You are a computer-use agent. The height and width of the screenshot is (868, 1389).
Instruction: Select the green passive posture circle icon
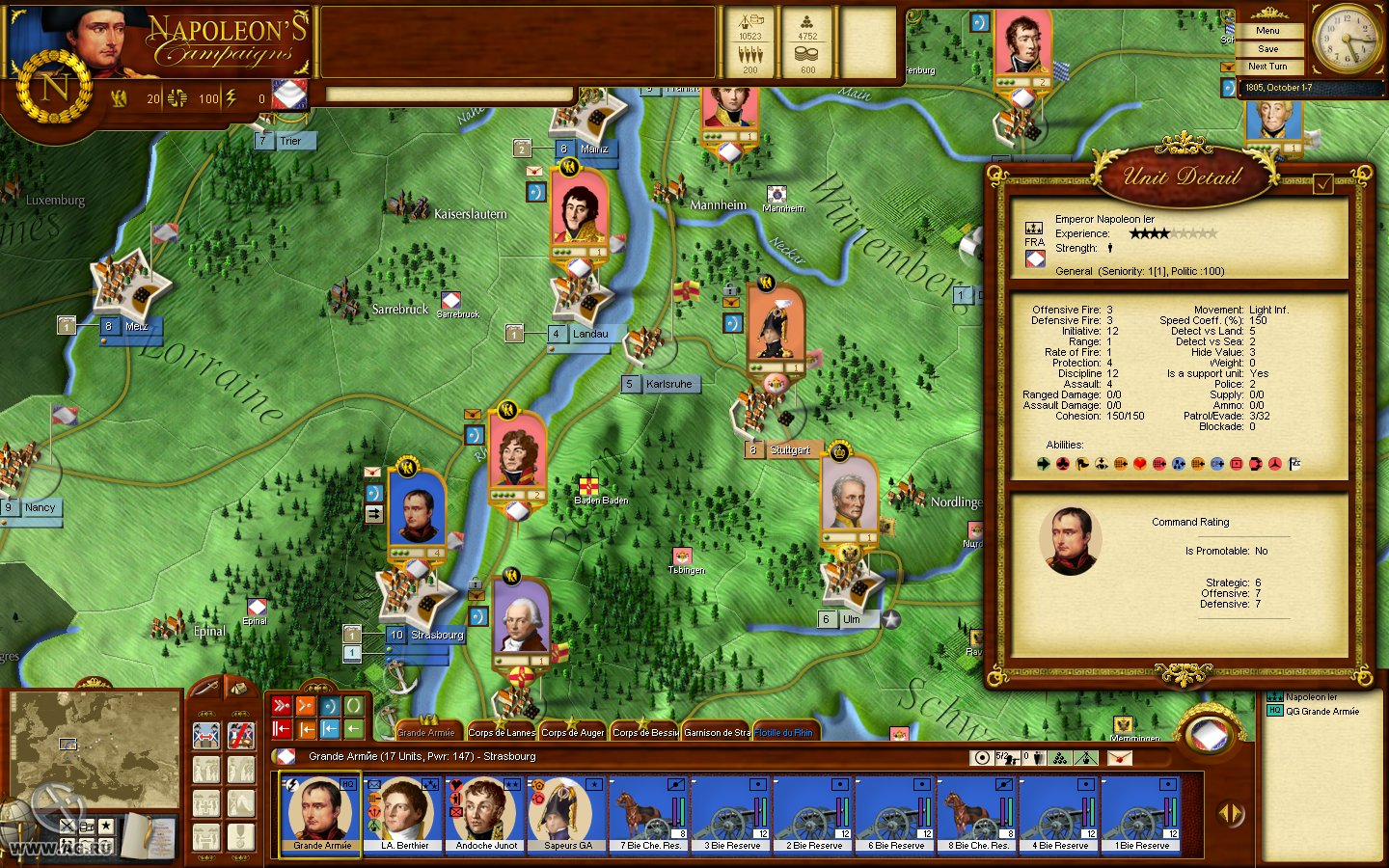coord(353,705)
